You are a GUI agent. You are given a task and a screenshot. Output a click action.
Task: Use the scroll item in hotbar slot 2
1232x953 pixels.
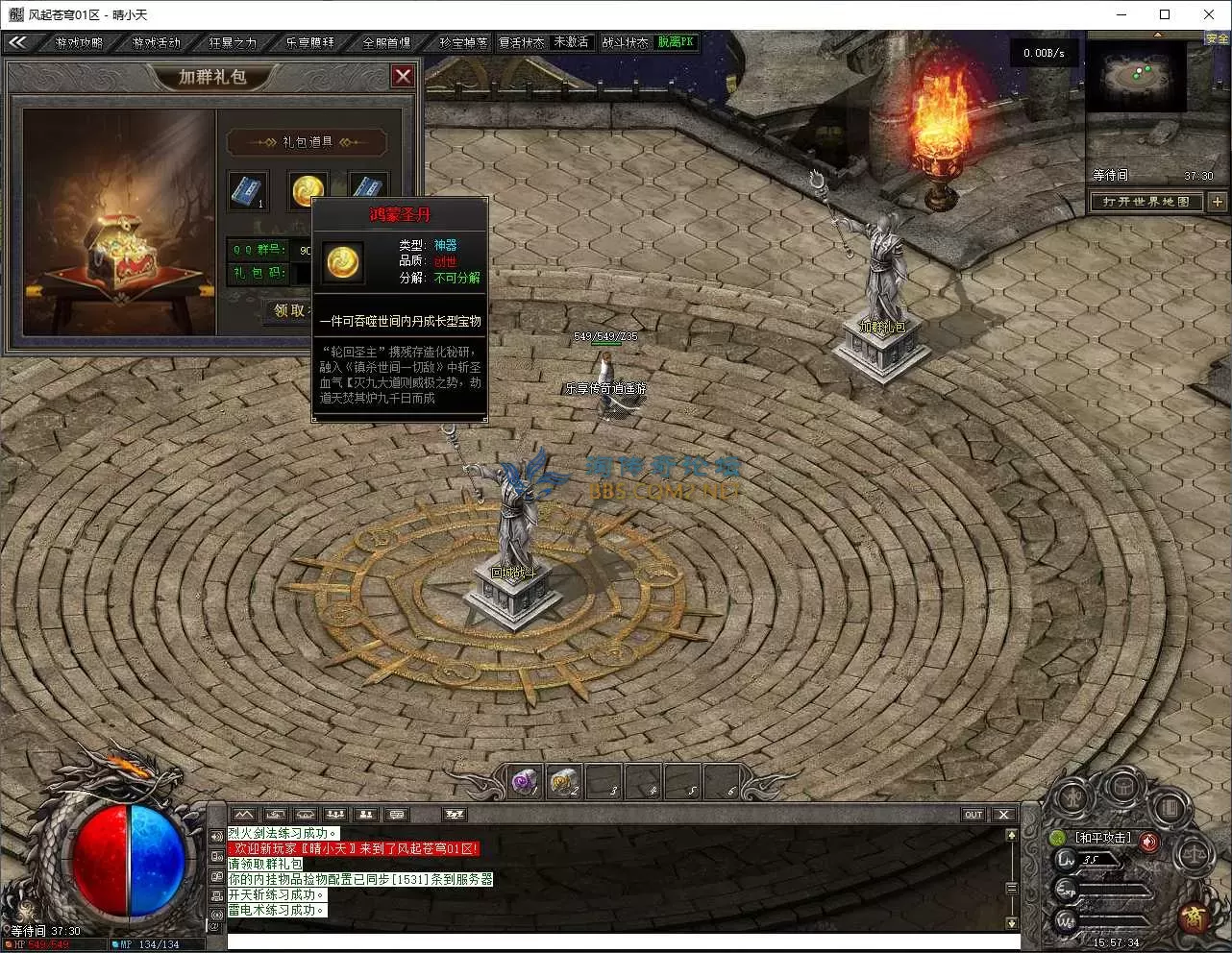tap(564, 782)
